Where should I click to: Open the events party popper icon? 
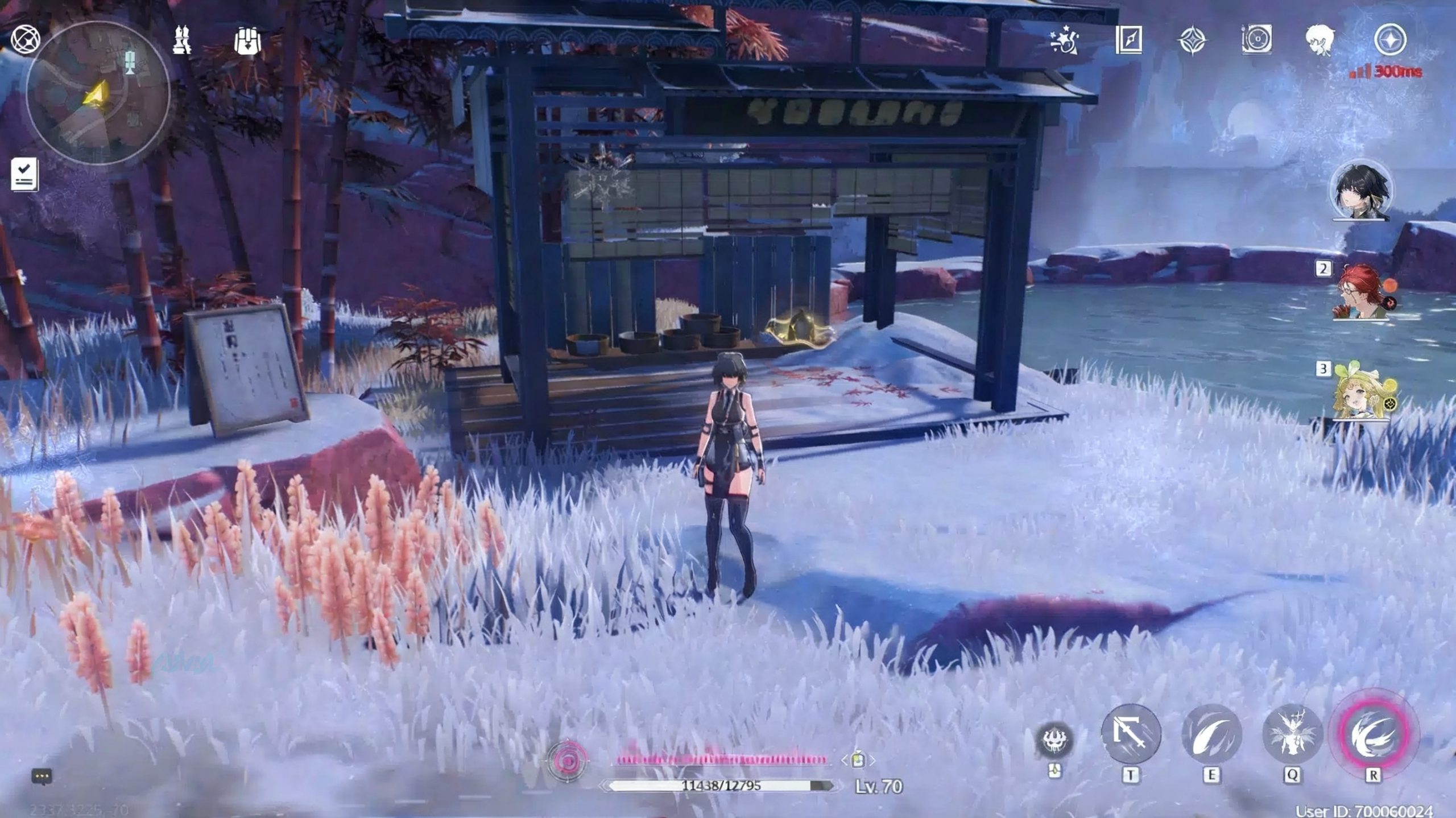(1064, 40)
